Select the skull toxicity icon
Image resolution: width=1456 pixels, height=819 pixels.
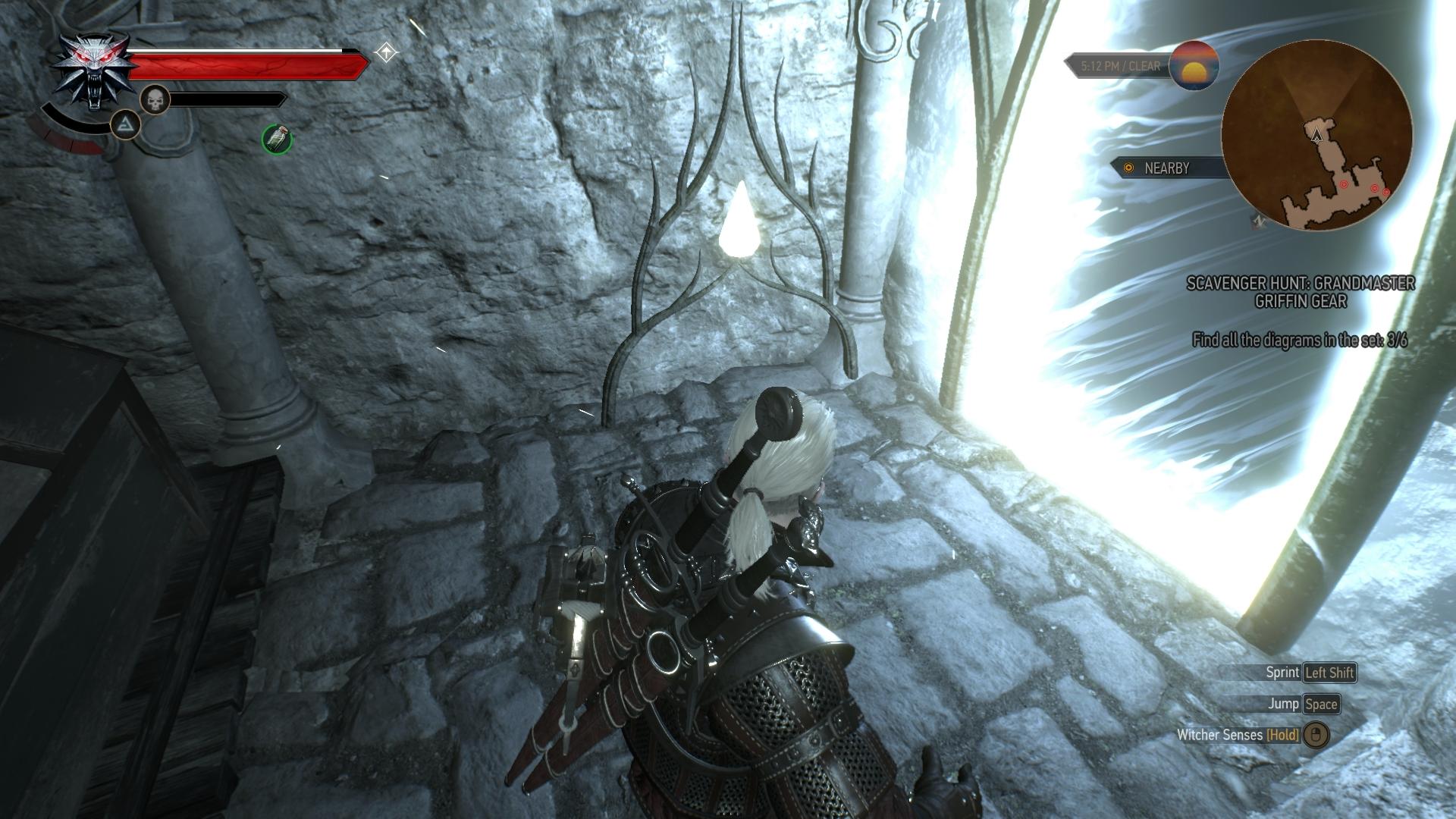click(x=155, y=99)
